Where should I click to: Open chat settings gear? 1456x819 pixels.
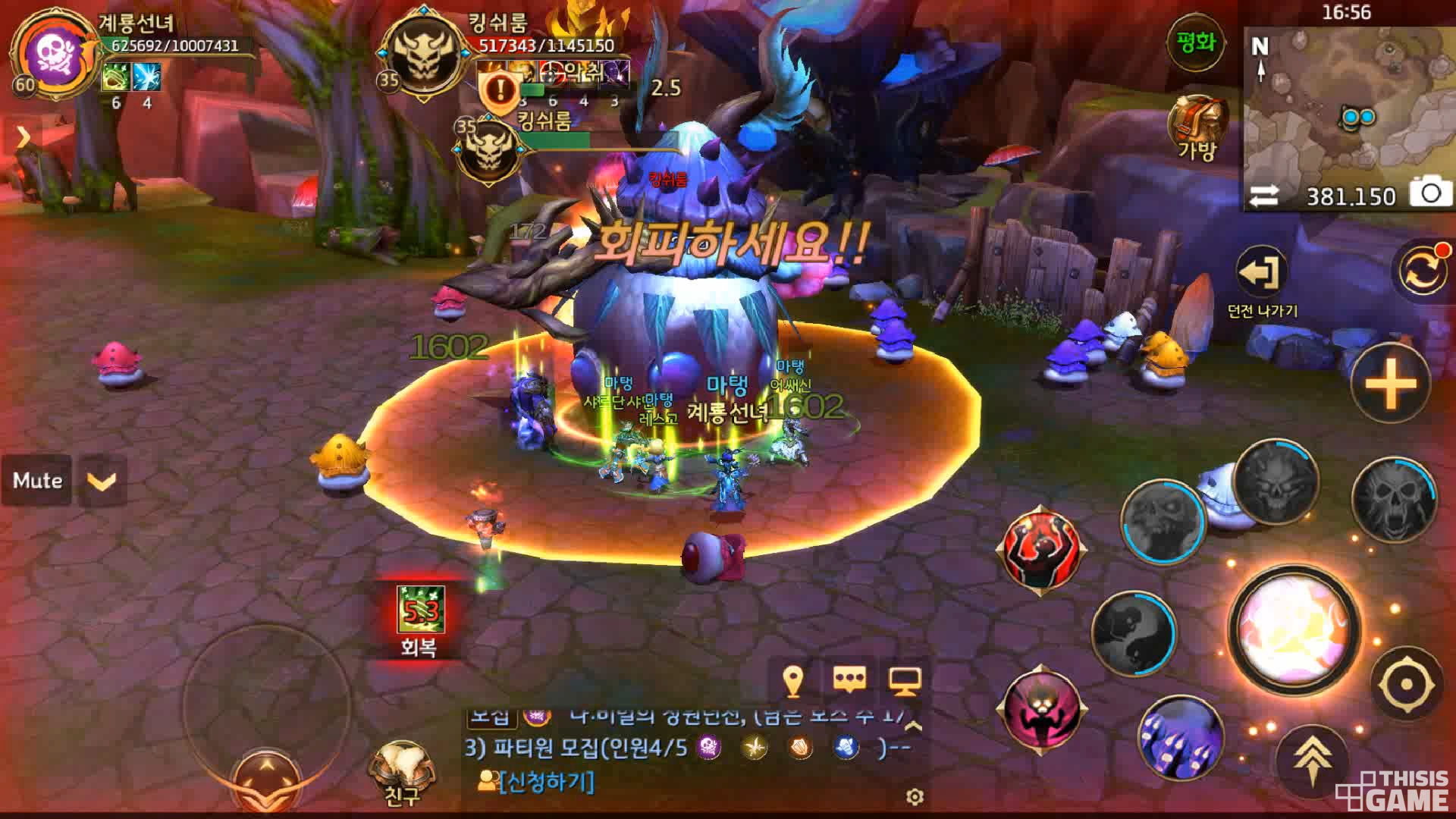click(x=915, y=797)
